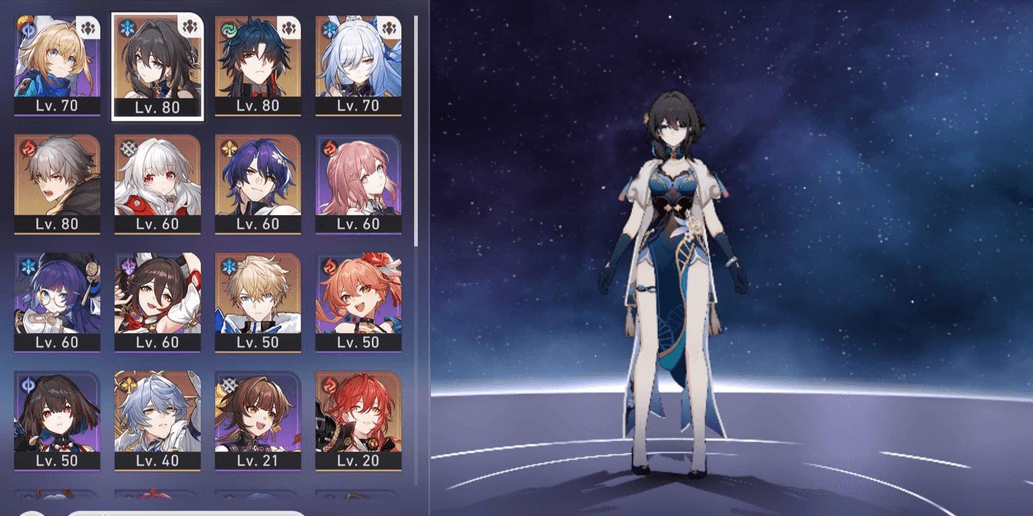Choose the dark short-haired Lv. 50 character
Screen dimensions: 1033x516
click(x=57, y=413)
